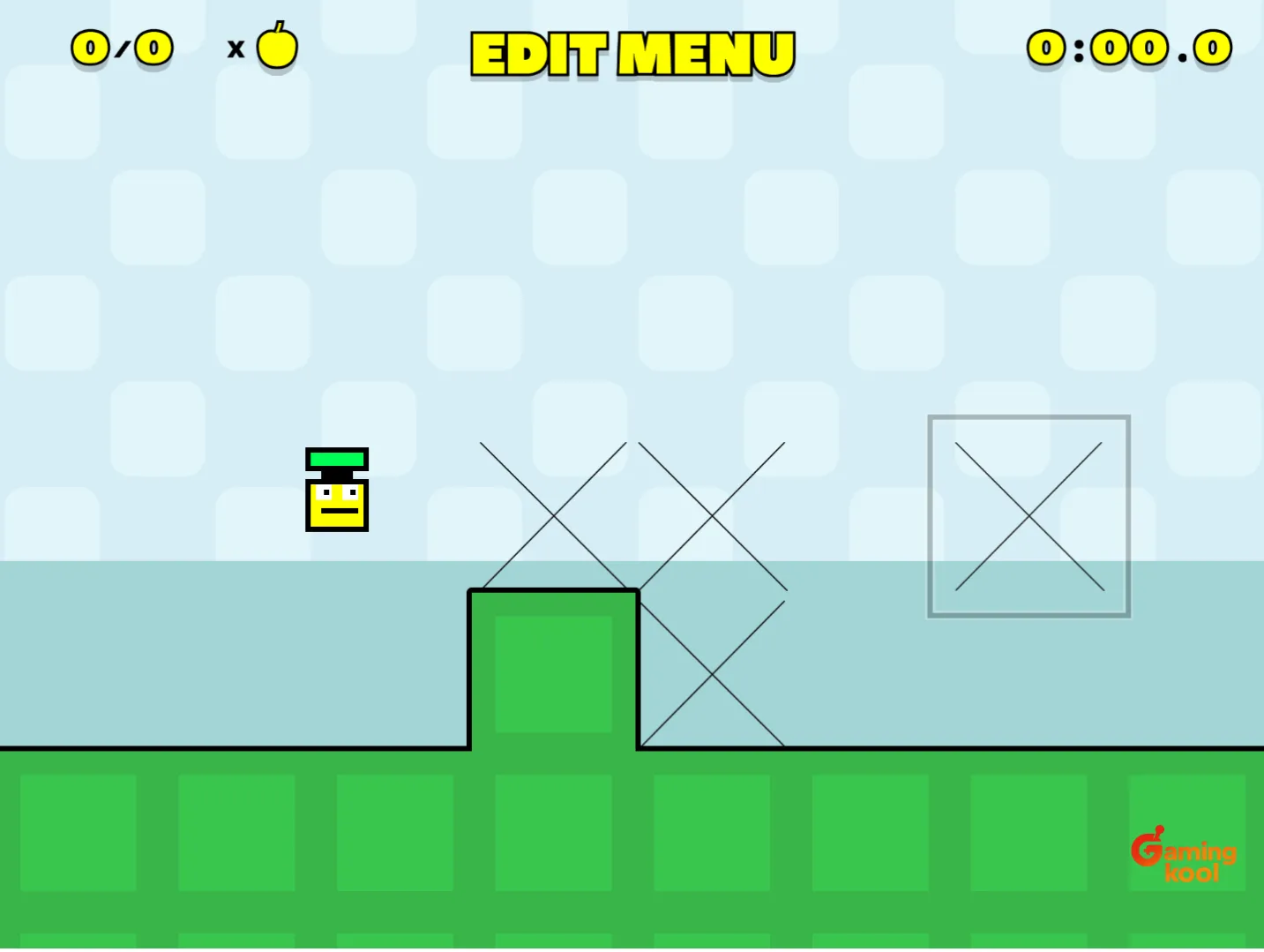Image resolution: width=1264 pixels, height=952 pixels.
Task: Click the 0:00.0 timer display
Action: [x=1128, y=48]
